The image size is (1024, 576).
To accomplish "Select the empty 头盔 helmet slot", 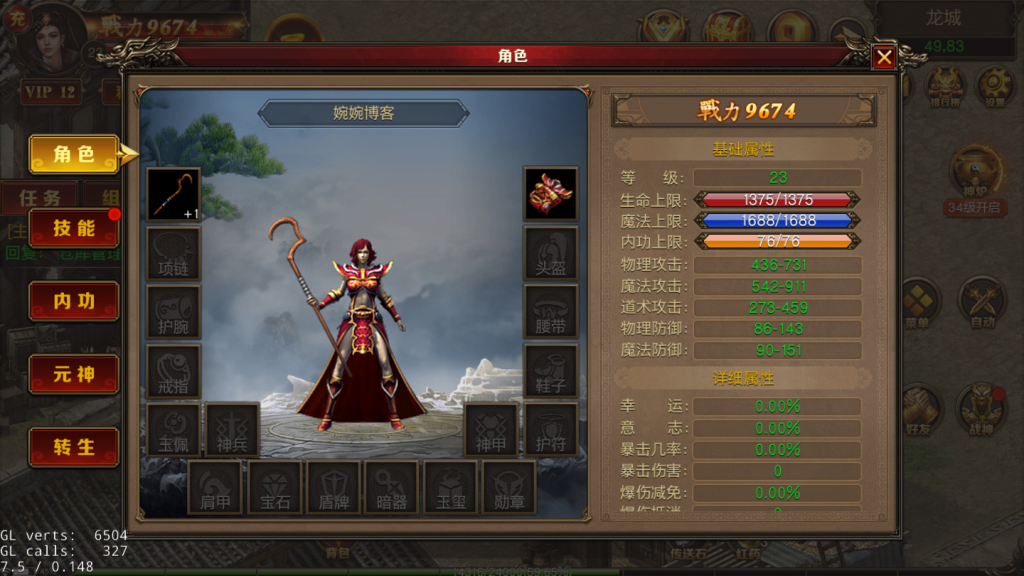I will pos(550,253).
